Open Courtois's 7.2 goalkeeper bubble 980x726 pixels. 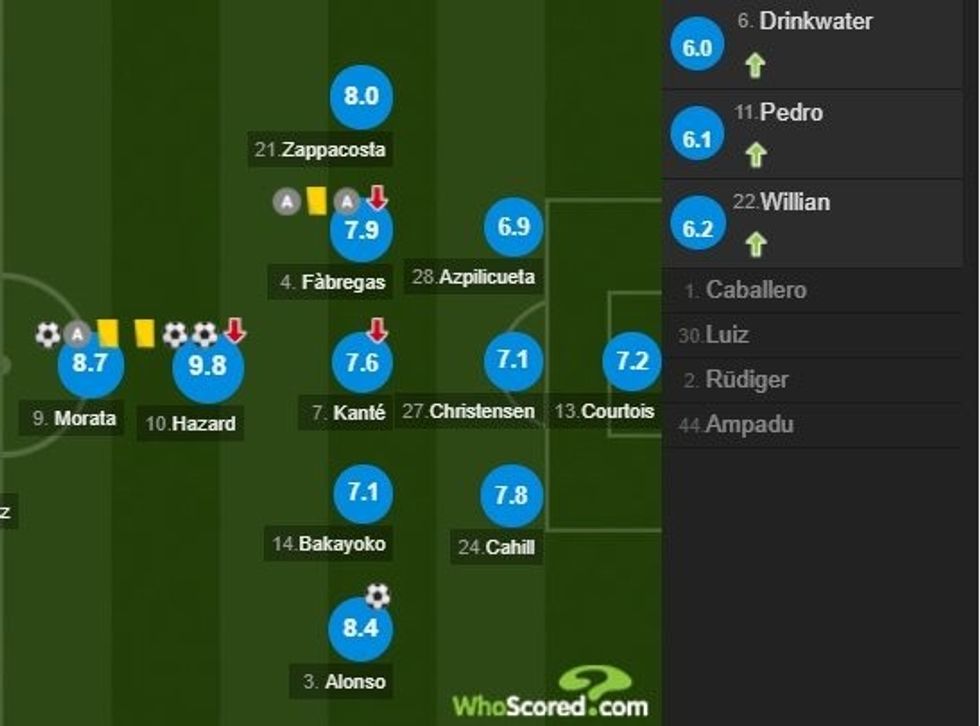click(x=632, y=362)
